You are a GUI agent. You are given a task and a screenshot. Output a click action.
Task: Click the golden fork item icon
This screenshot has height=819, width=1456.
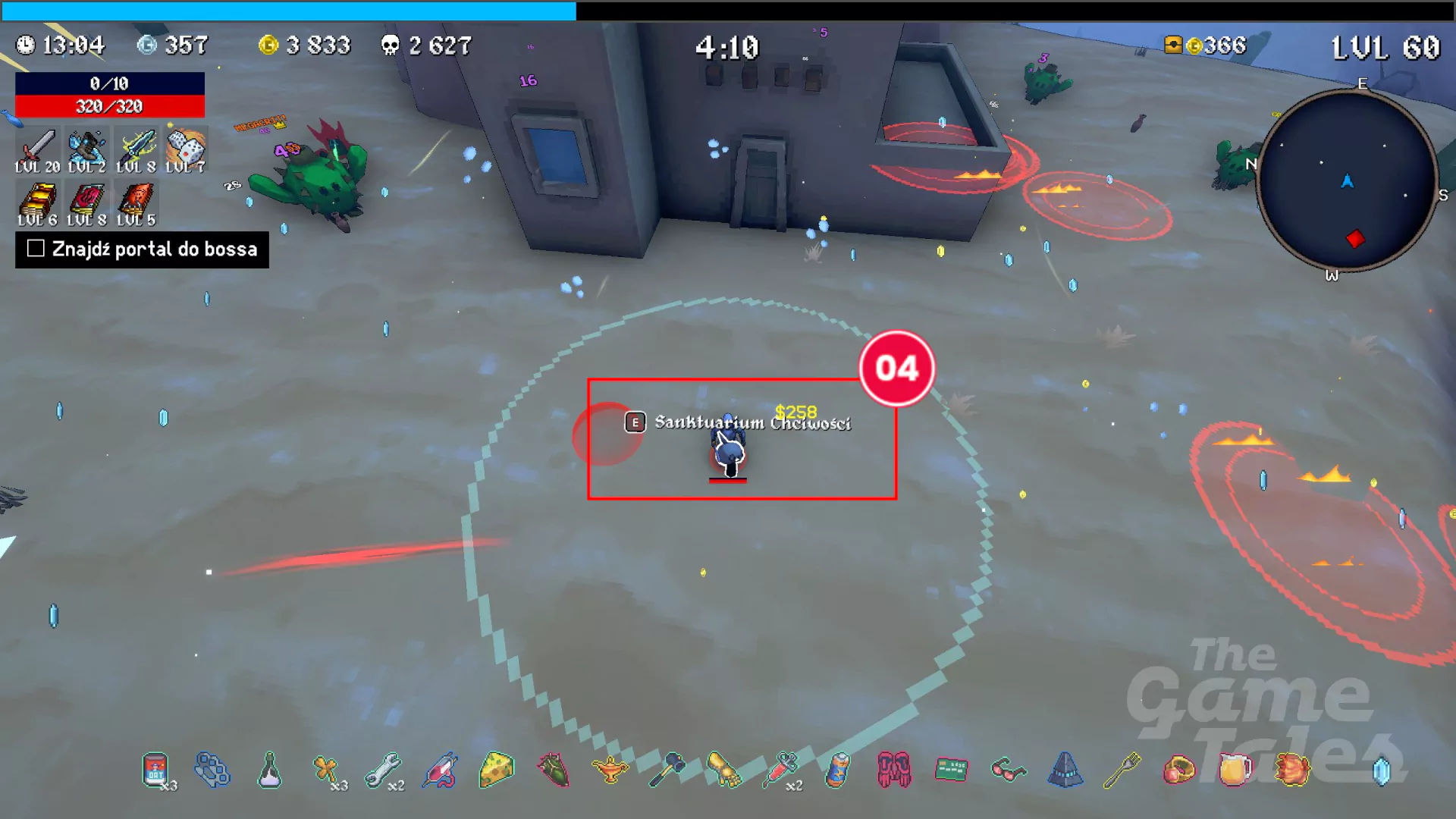(x=1122, y=770)
